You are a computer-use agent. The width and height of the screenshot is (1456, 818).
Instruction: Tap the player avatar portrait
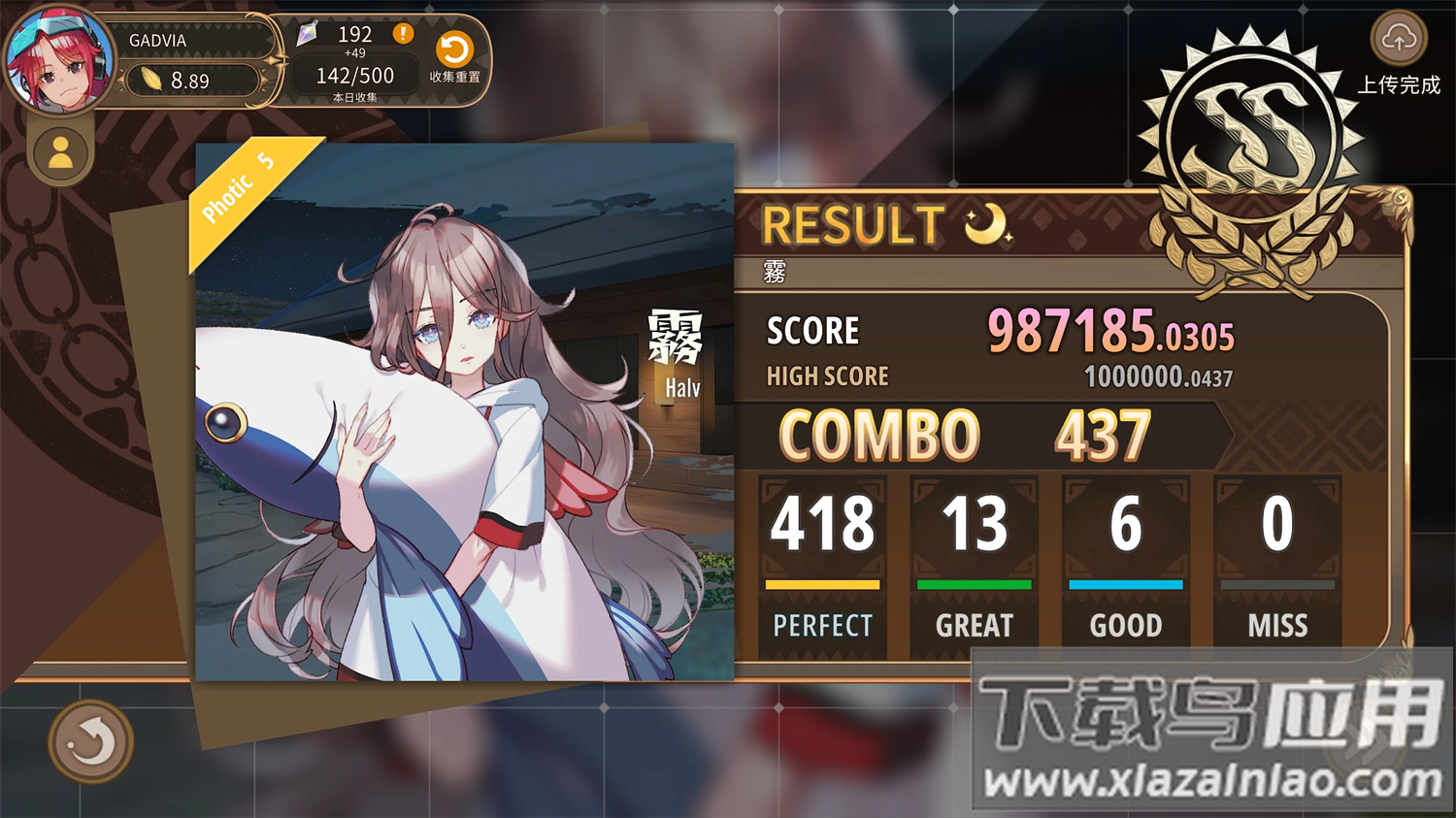tap(58, 60)
